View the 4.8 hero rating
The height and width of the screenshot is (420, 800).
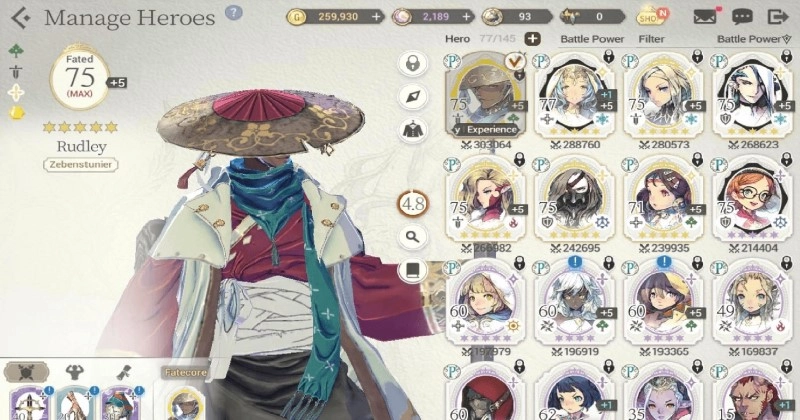[x=412, y=203]
